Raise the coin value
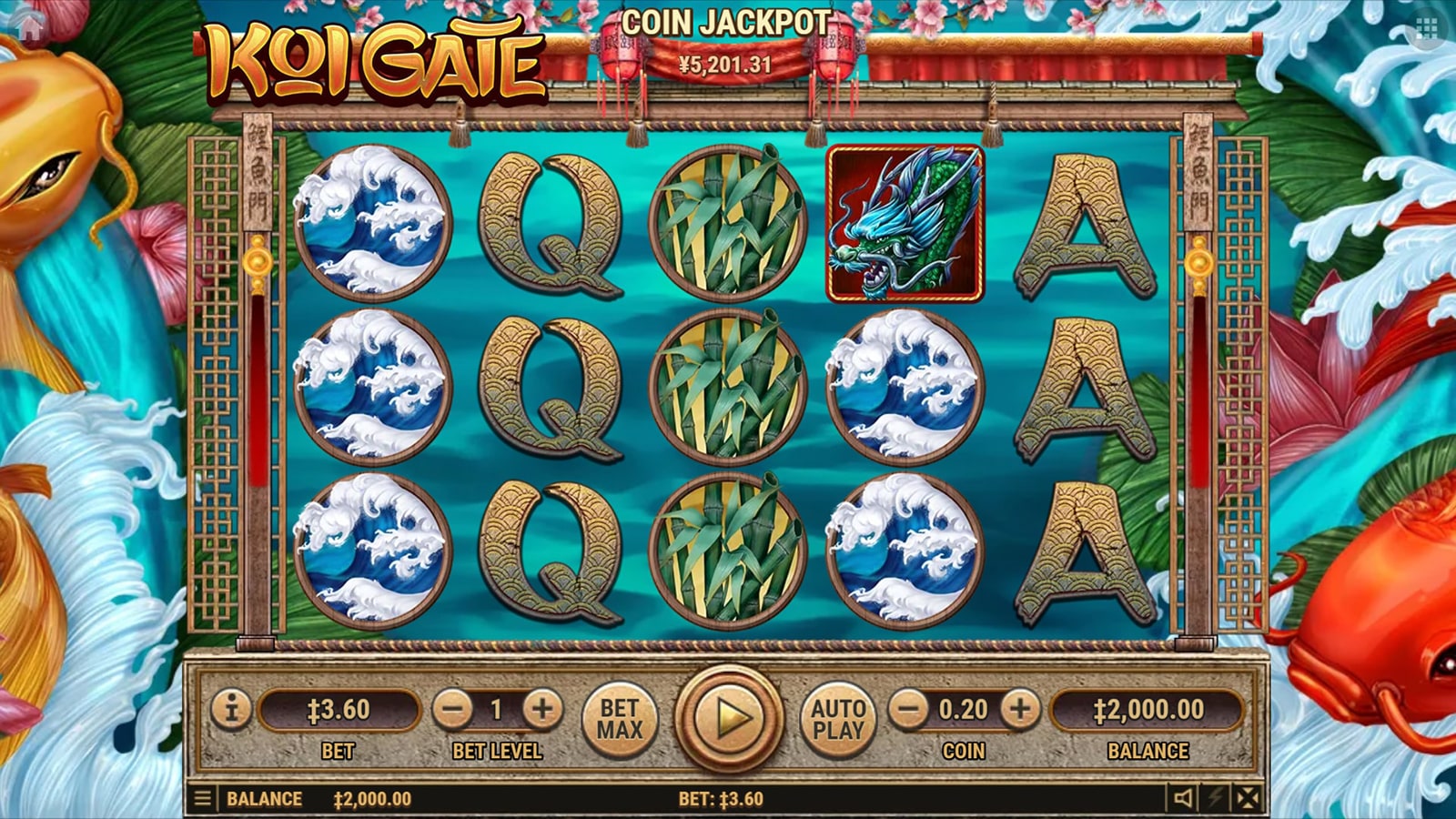 [x=1020, y=709]
